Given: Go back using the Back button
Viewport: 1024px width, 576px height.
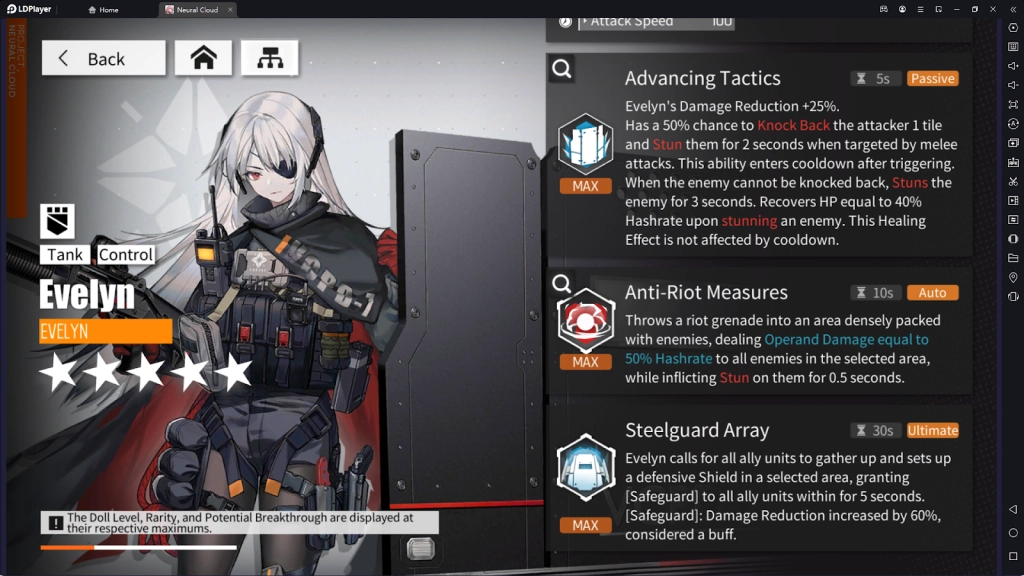Looking at the screenshot, I should point(103,58).
